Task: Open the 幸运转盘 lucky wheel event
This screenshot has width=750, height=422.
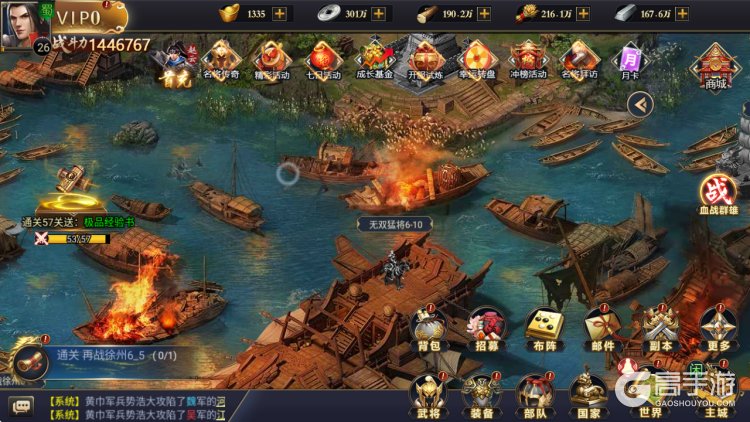Action: [x=478, y=60]
